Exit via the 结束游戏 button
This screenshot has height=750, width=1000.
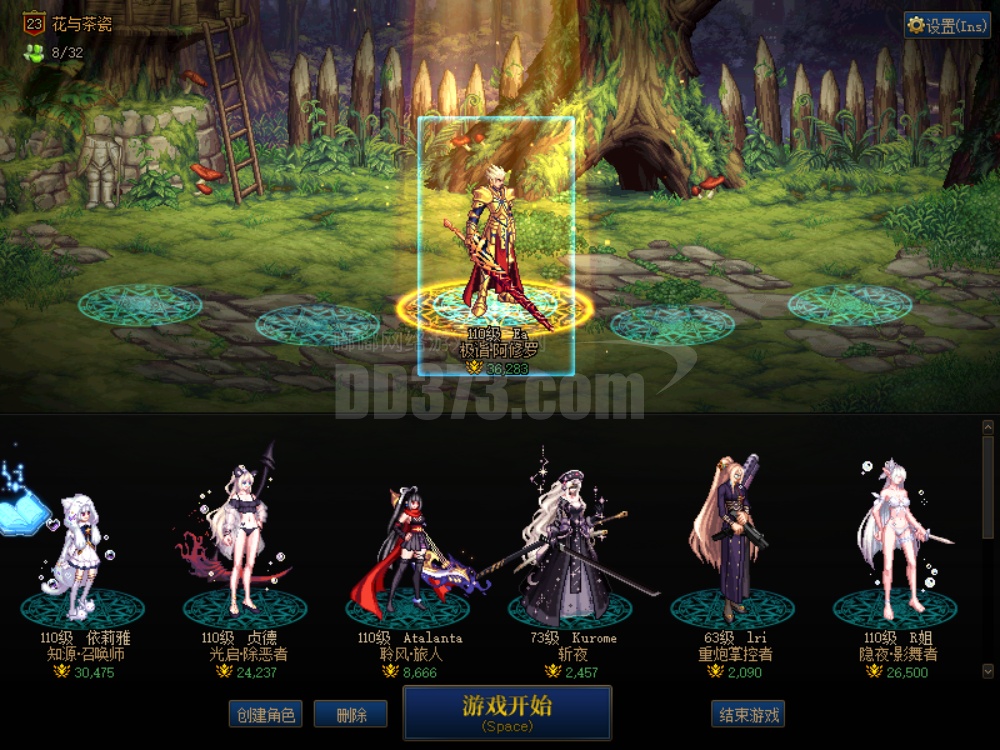click(x=747, y=714)
